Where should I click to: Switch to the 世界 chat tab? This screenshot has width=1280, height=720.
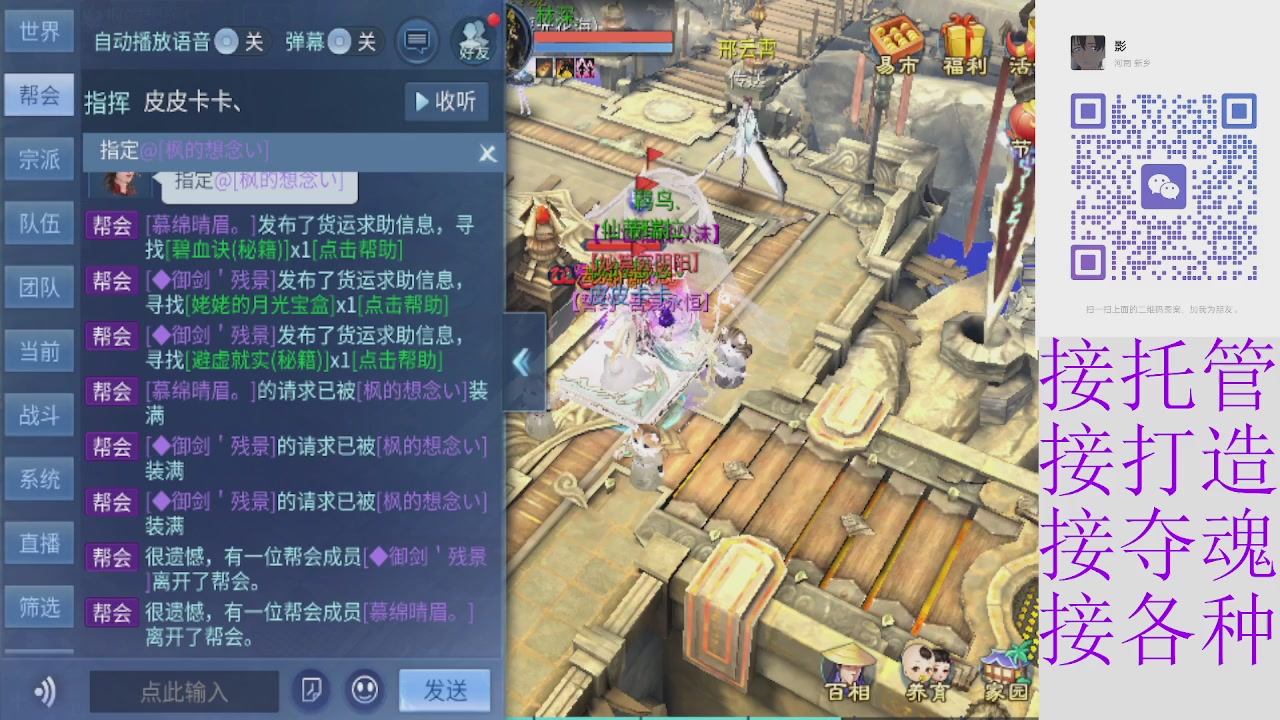[39, 31]
